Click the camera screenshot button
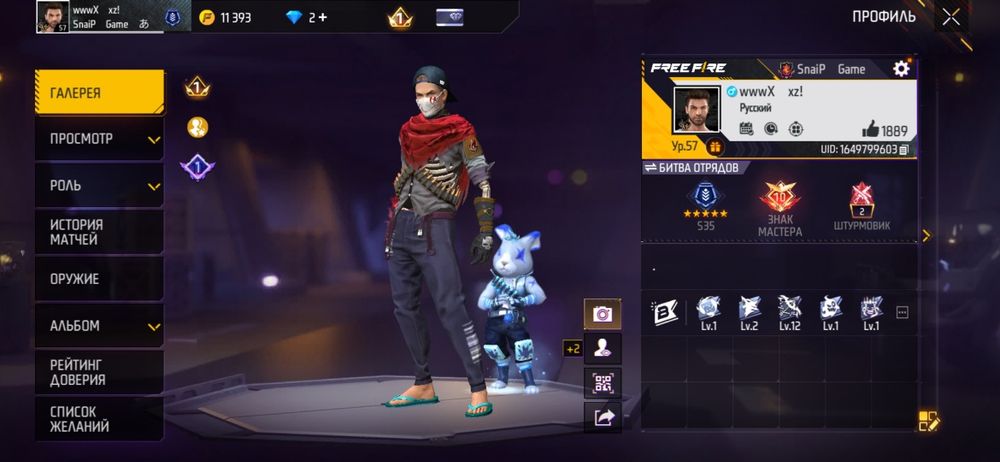Screen dimensions: 1000x462 point(602,314)
